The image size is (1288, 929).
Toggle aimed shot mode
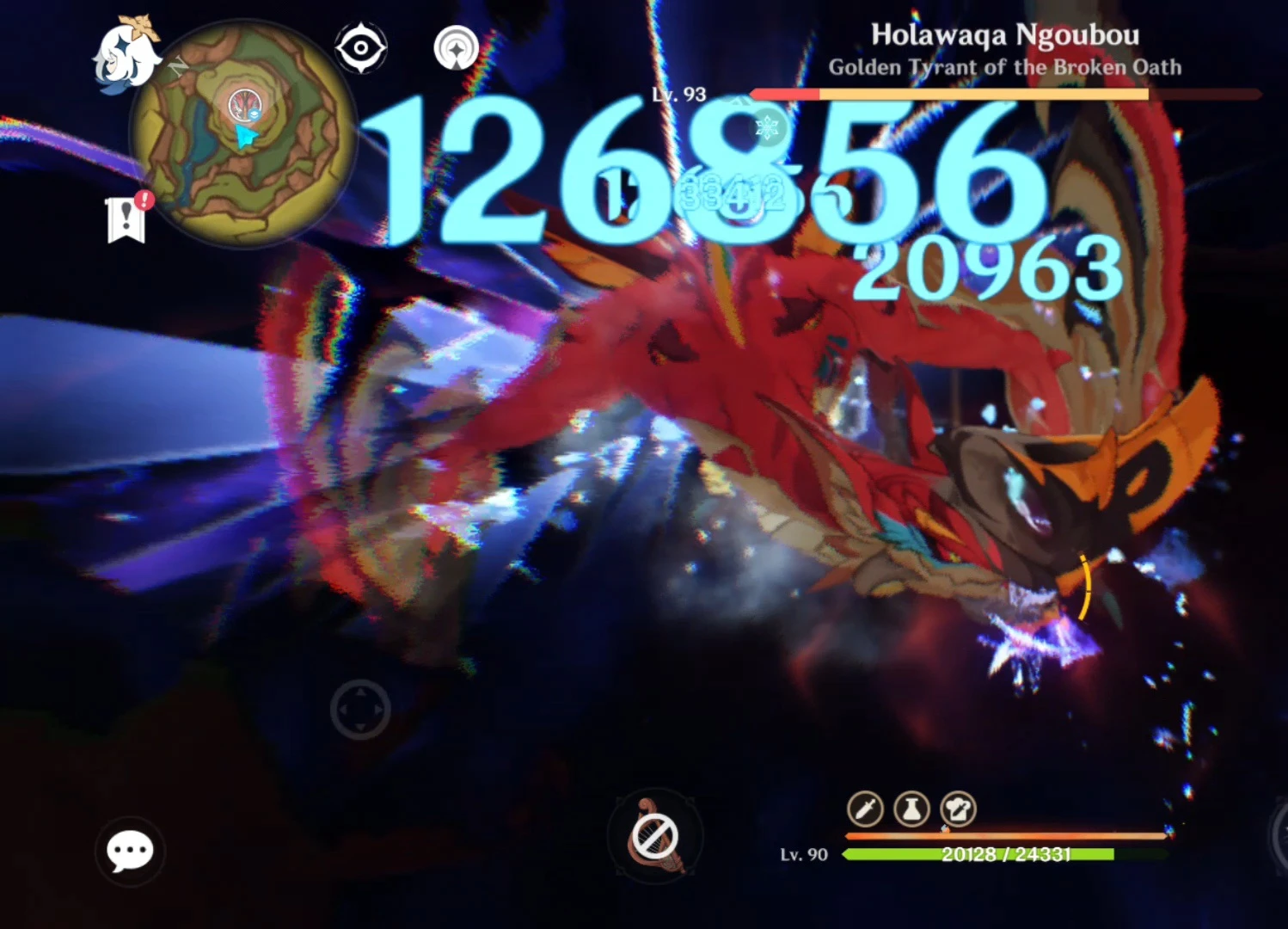tap(455, 47)
